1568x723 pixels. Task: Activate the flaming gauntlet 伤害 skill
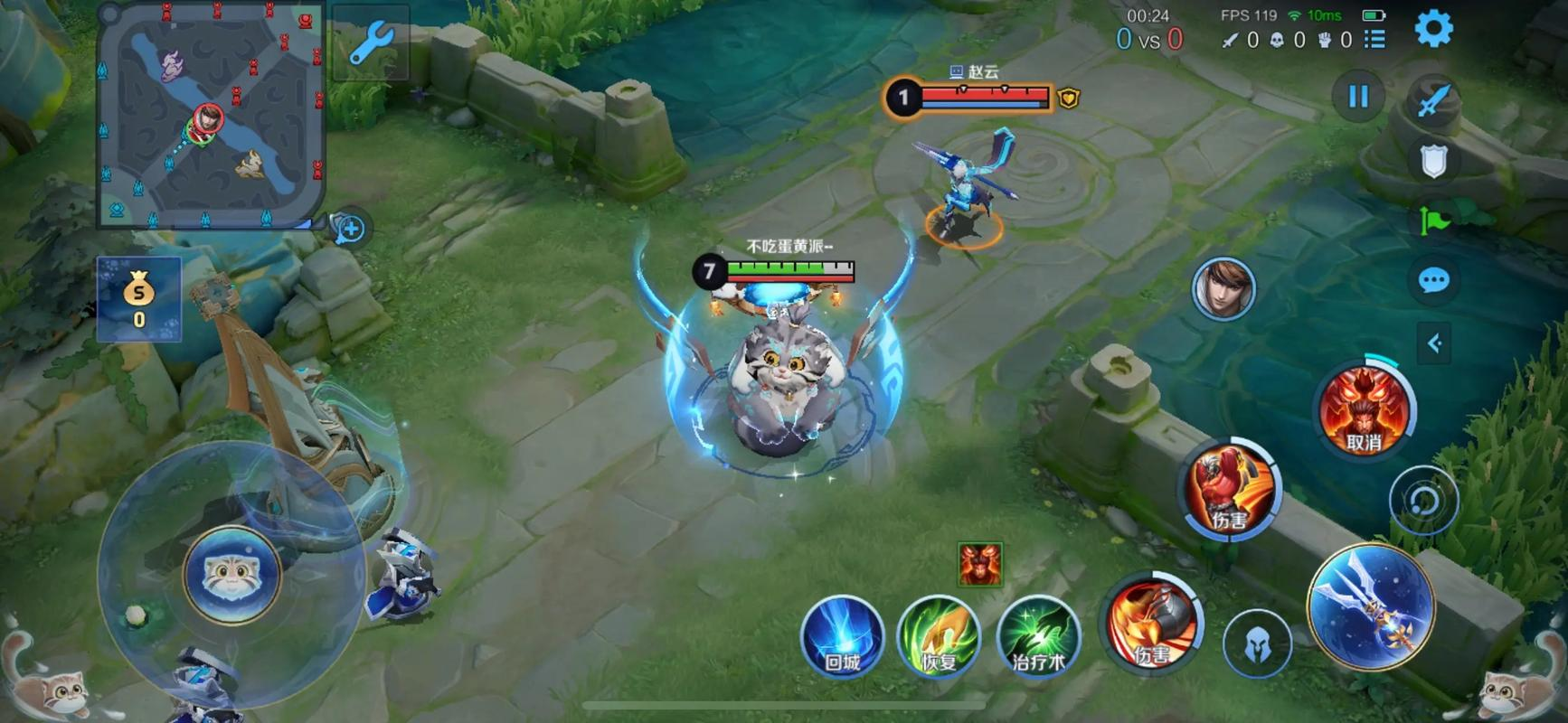pyautogui.click(x=1151, y=624)
